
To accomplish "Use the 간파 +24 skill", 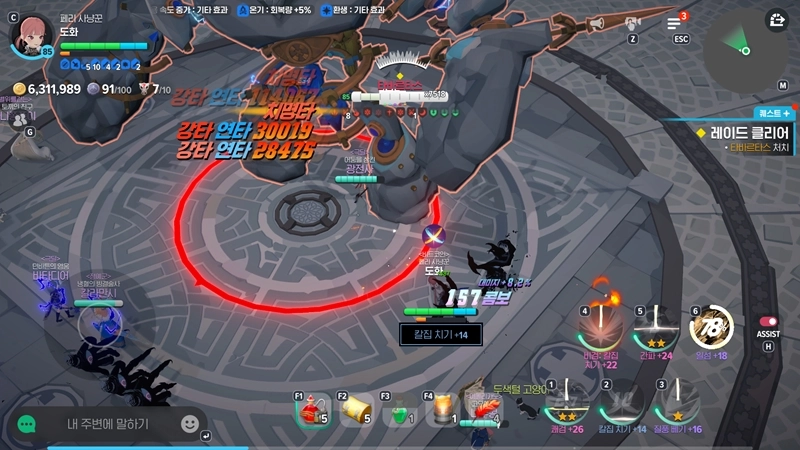I will [x=656, y=327].
